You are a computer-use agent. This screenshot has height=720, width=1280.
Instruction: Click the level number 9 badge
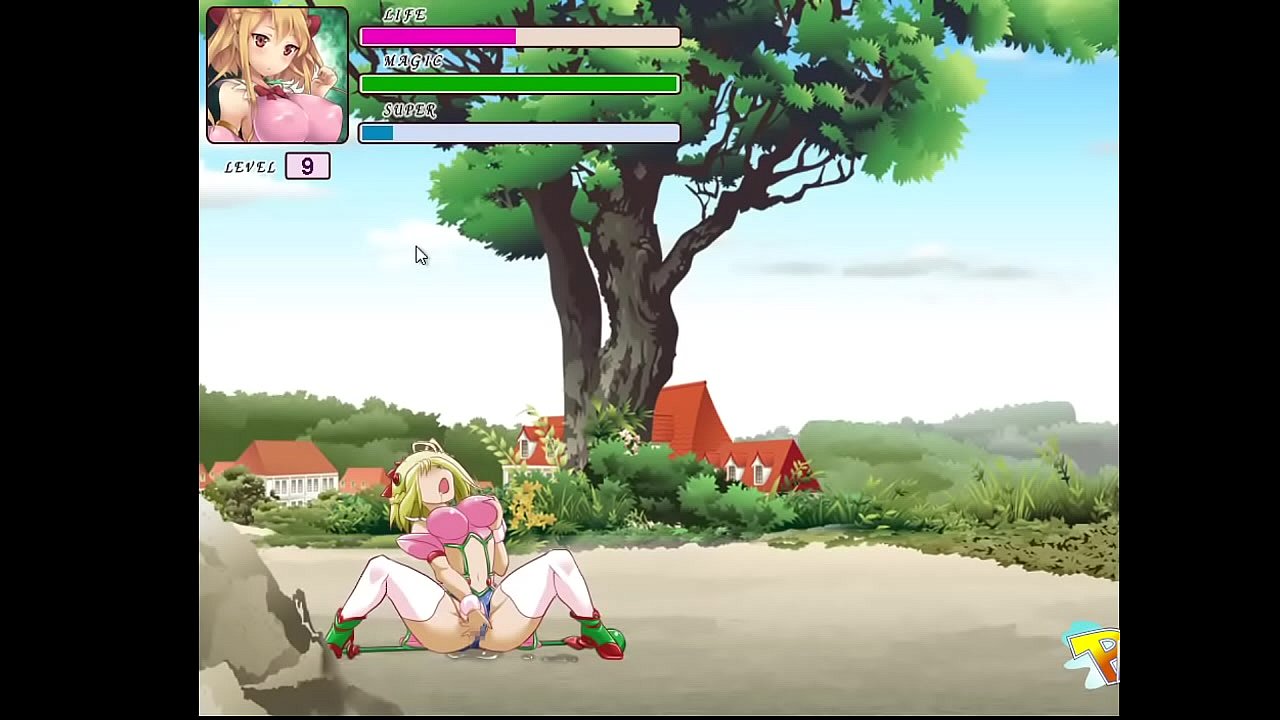pos(307,166)
